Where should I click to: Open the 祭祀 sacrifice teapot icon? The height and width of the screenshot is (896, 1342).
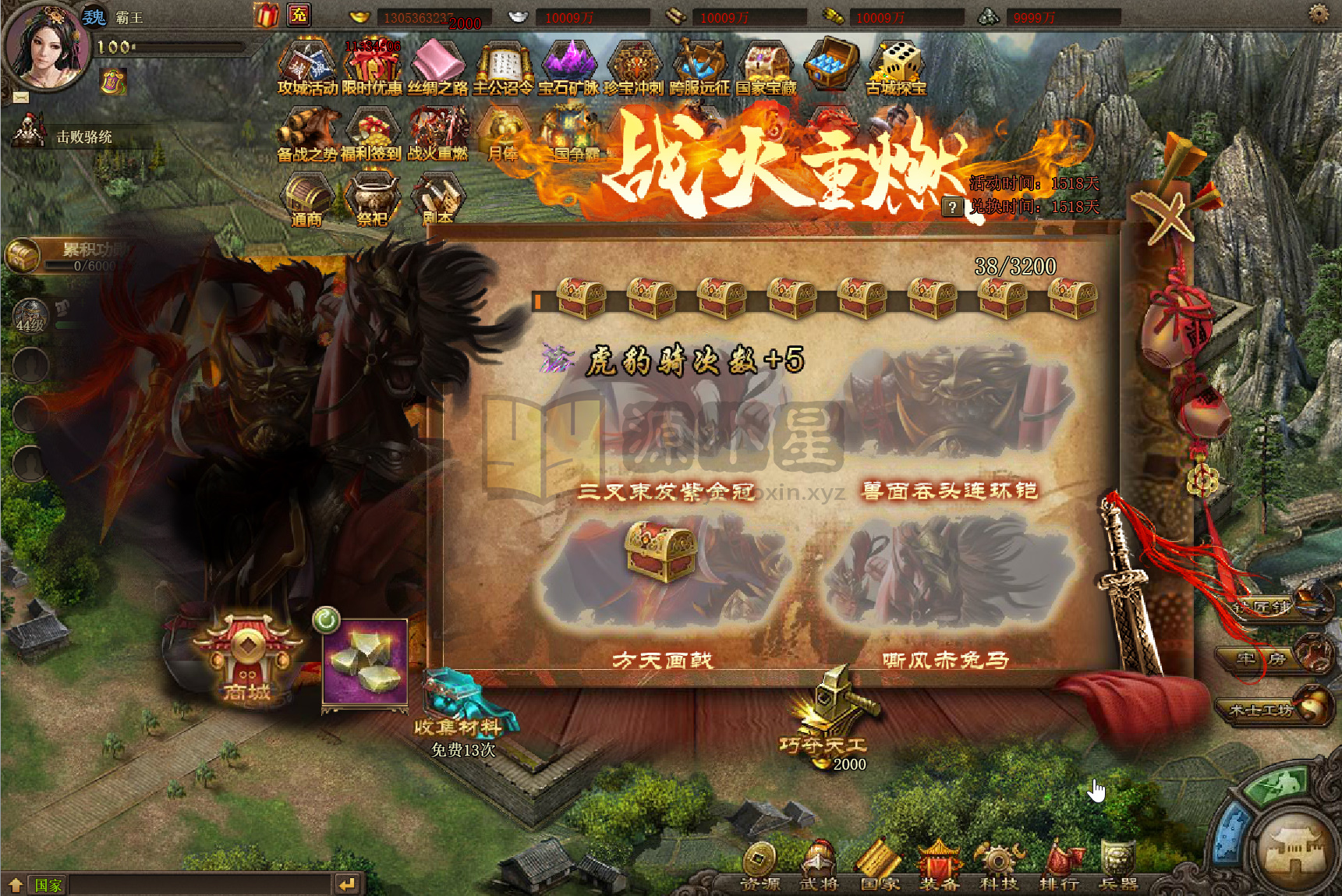373,195
